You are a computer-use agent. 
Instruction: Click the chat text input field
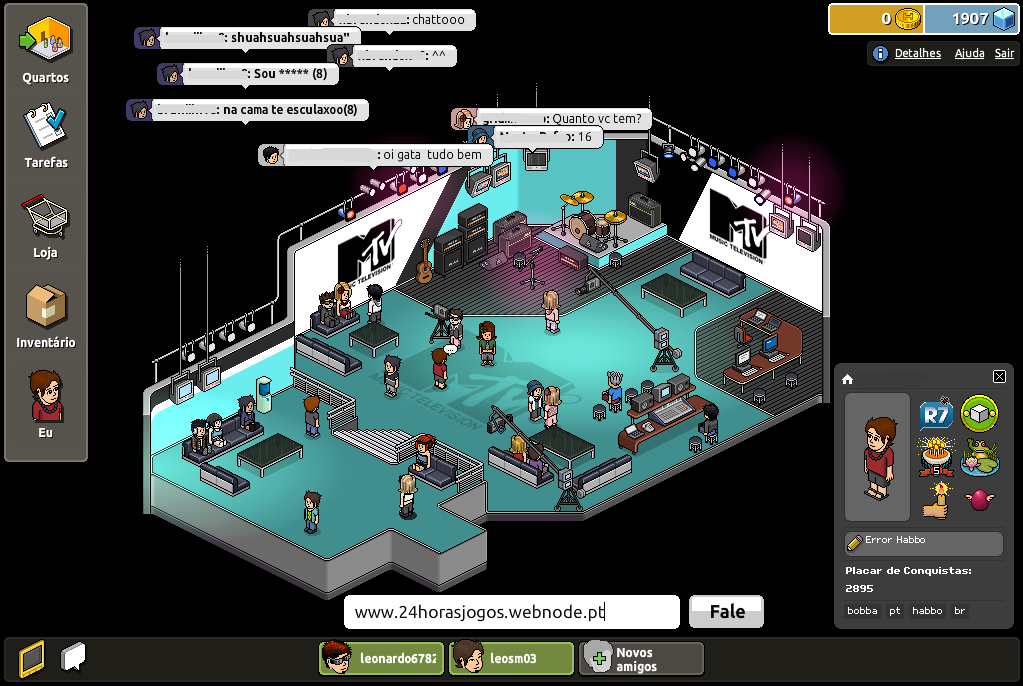coord(511,612)
